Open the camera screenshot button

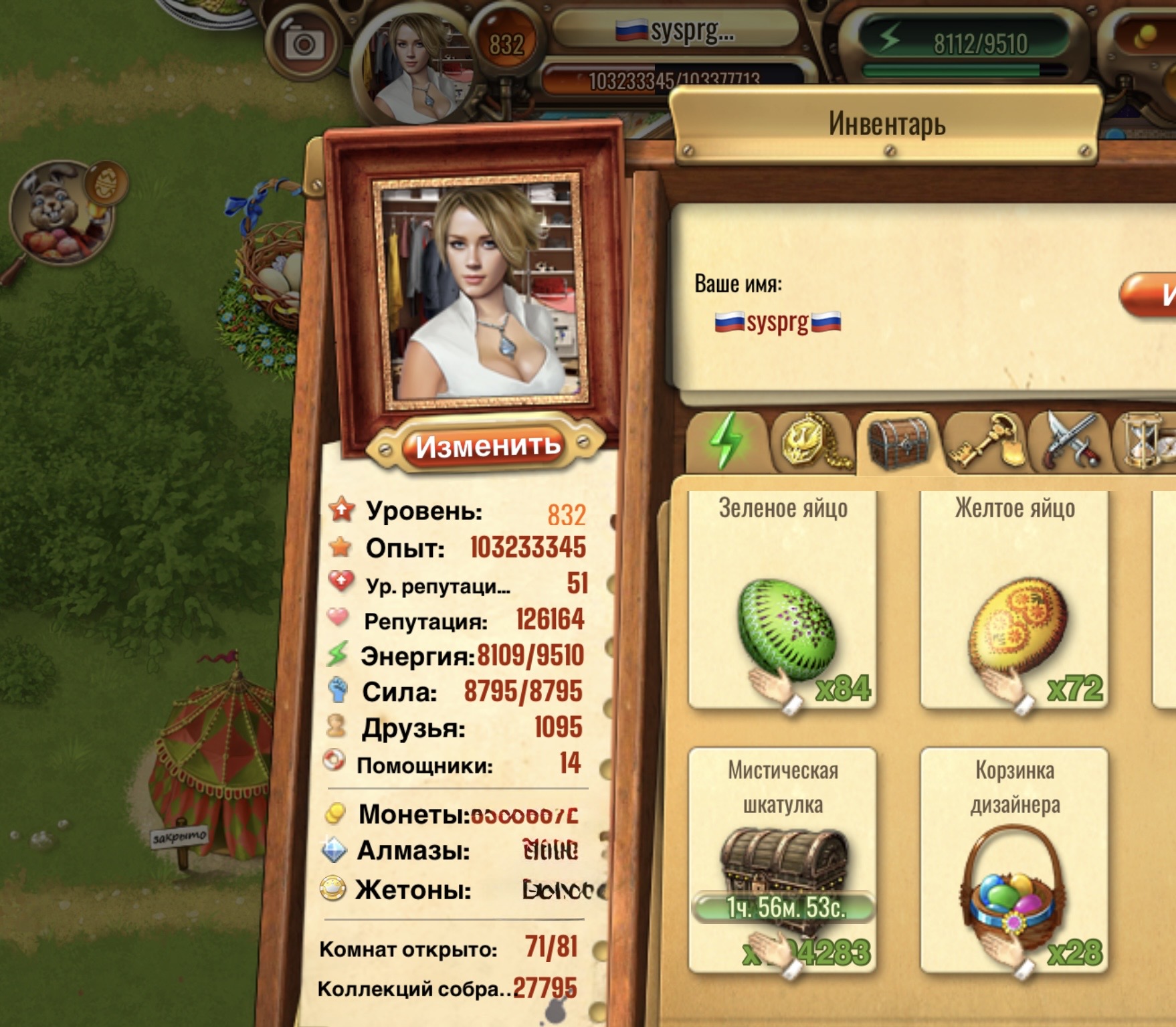[304, 45]
